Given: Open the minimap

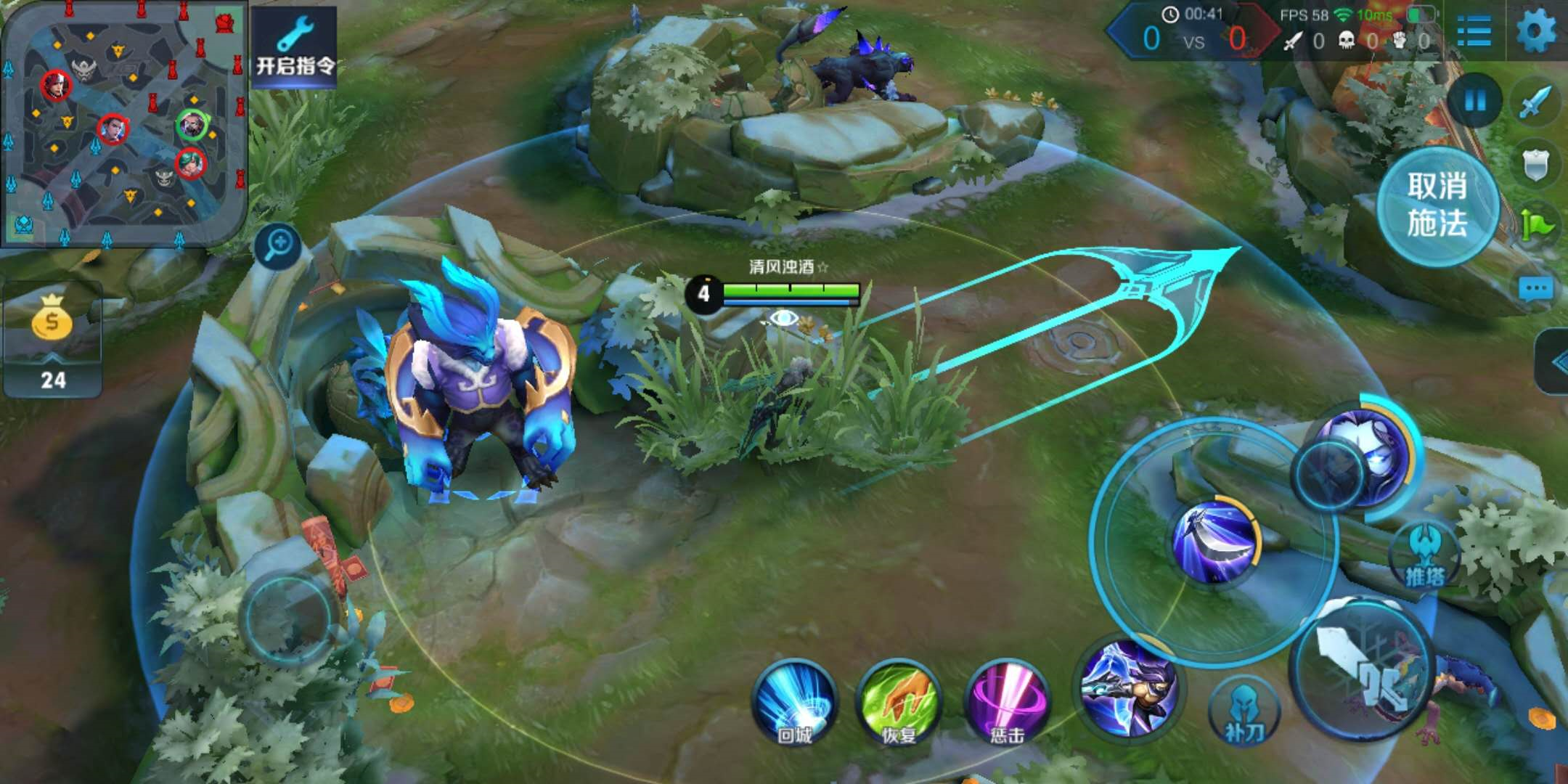Looking at the screenshot, I should point(123,123).
